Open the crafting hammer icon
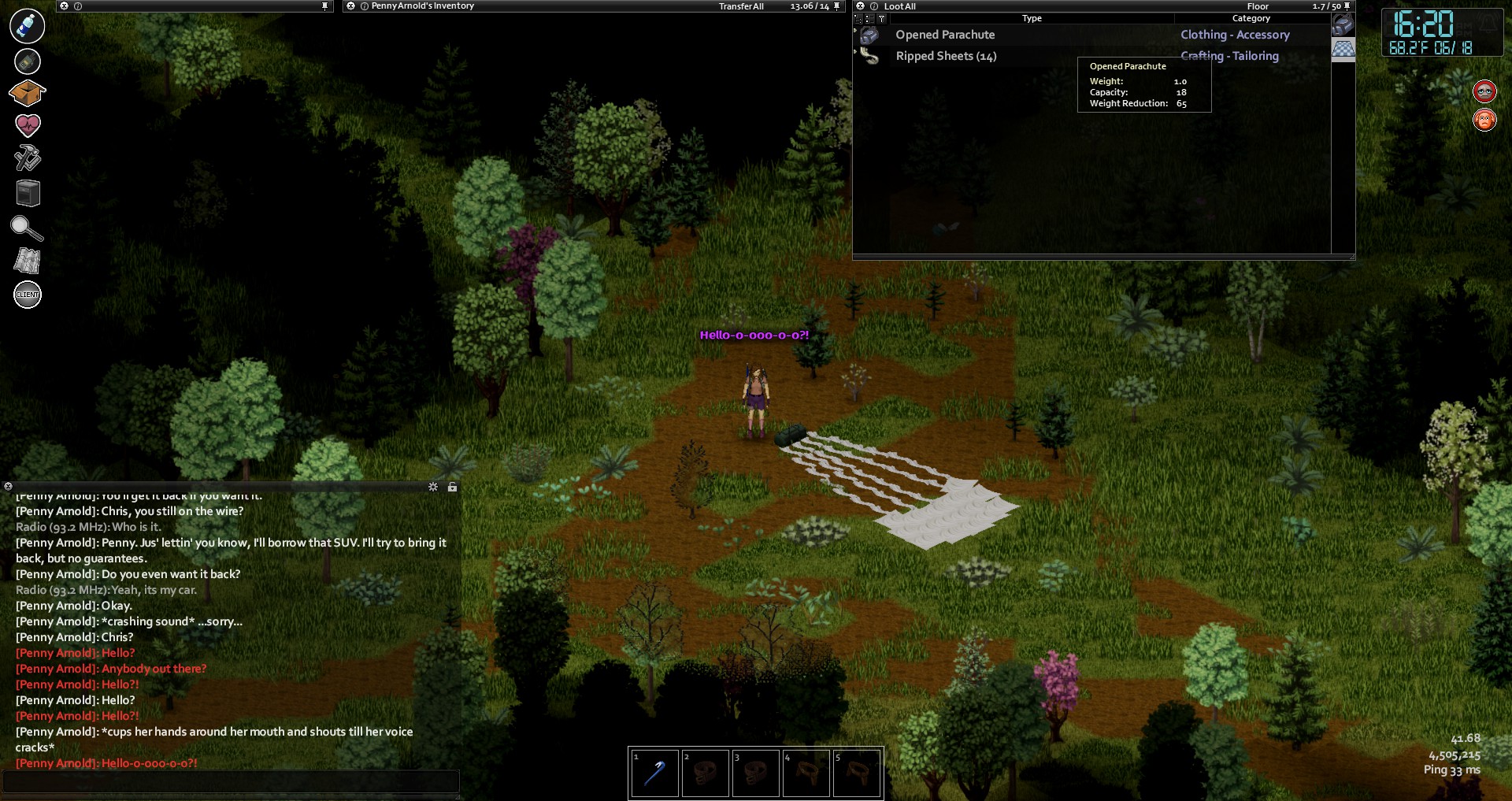 tap(28, 158)
